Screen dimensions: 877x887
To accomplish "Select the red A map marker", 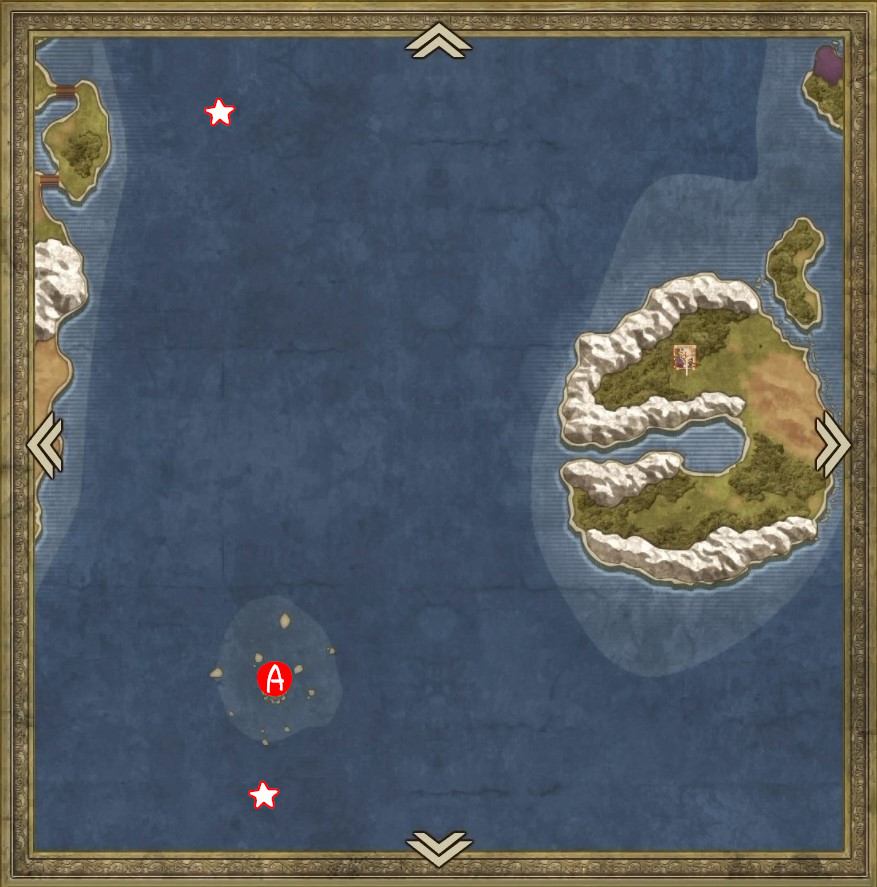I will pos(274,679).
